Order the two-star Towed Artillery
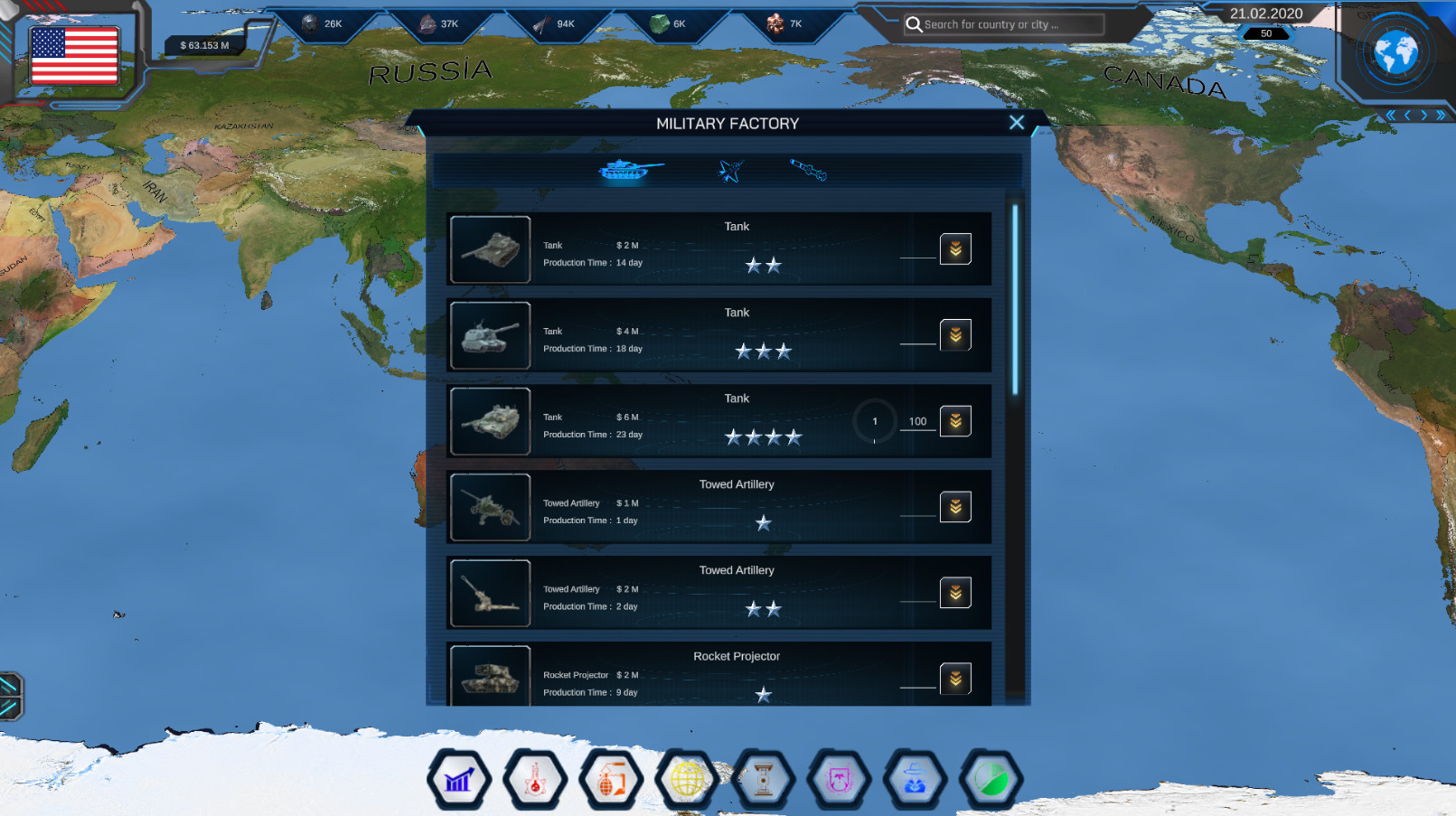 coord(955,593)
